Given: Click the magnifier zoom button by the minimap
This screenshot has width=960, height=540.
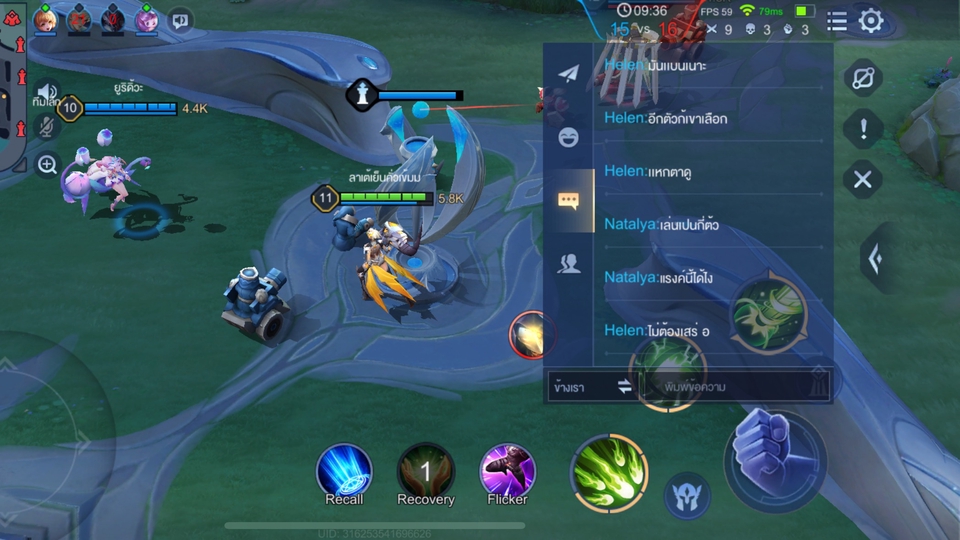Looking at the screenshot, I should [x=47, y=164].
